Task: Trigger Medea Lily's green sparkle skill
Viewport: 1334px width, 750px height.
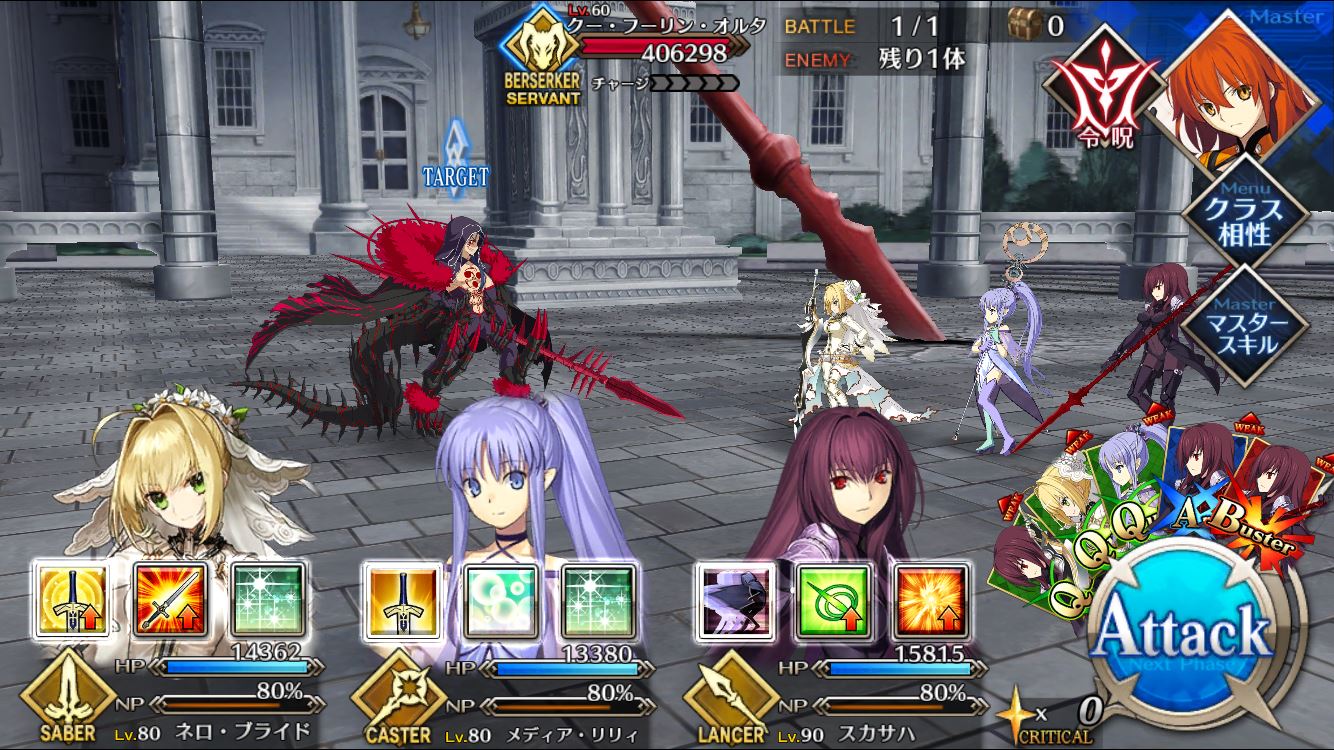Action: (599, 600)
